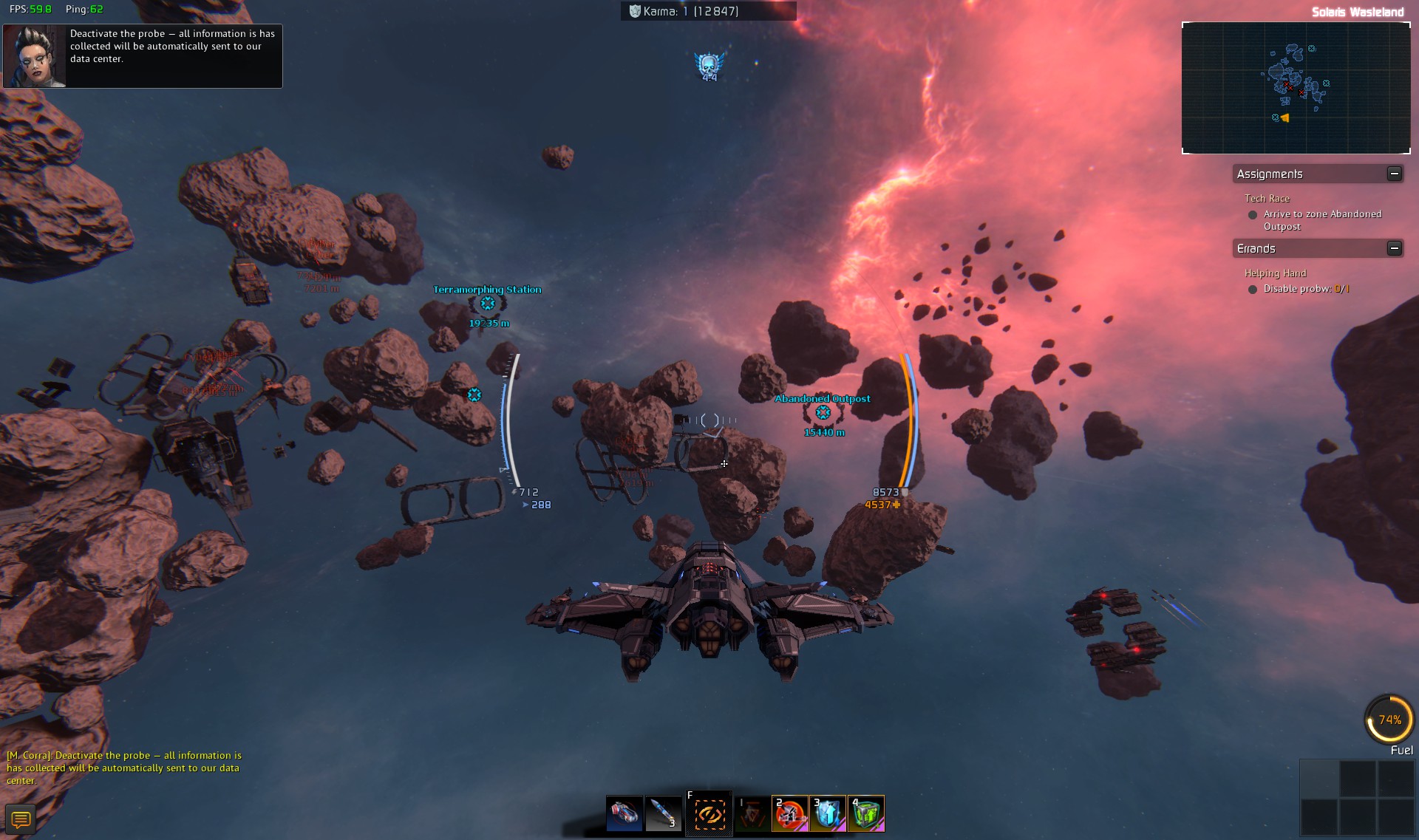Select the missile slot with count 3
The height and width of the screenshot is (840, 1419).
[x=663, y=814]
